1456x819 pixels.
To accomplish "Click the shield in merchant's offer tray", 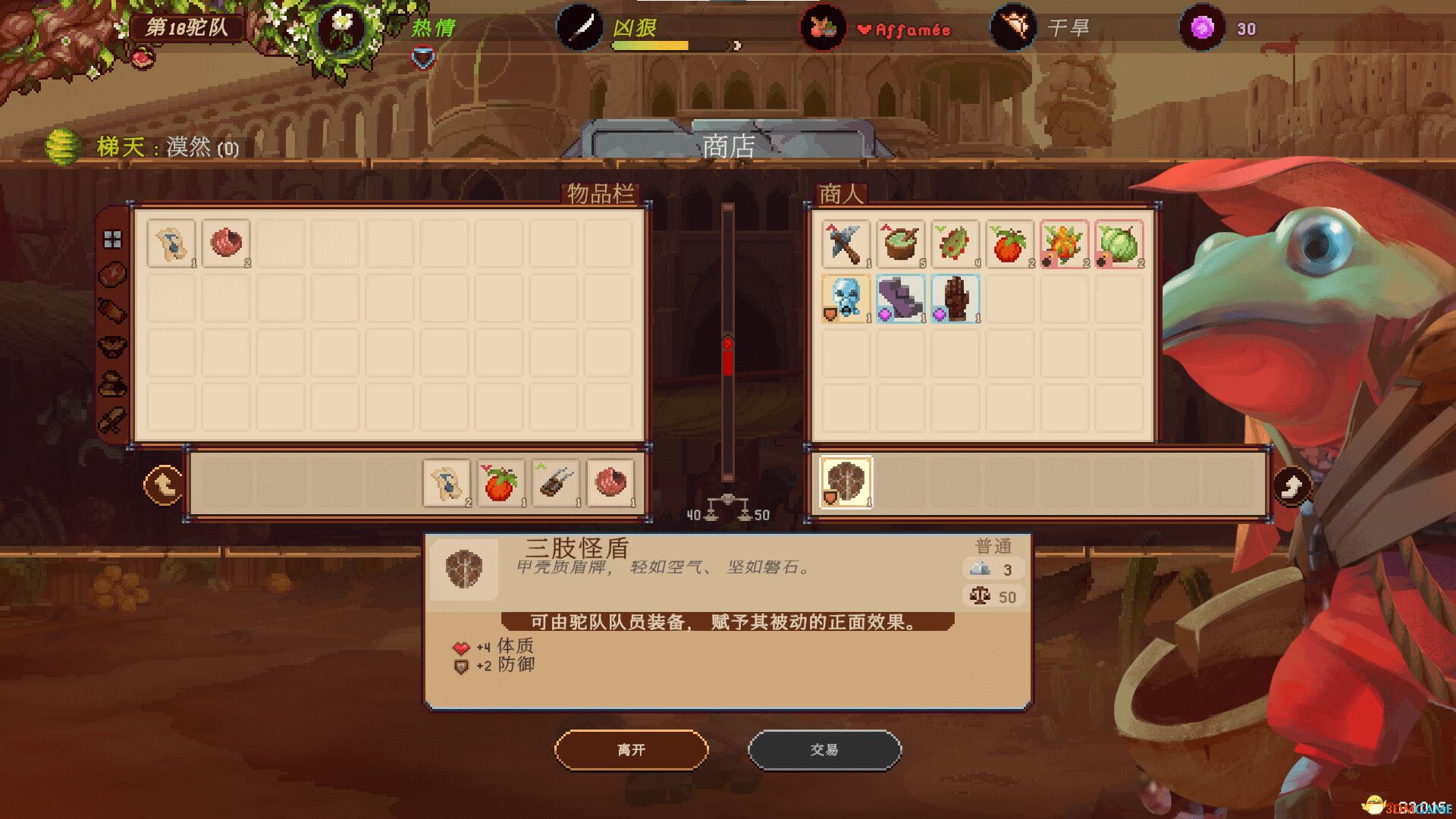I will (846, 482).
